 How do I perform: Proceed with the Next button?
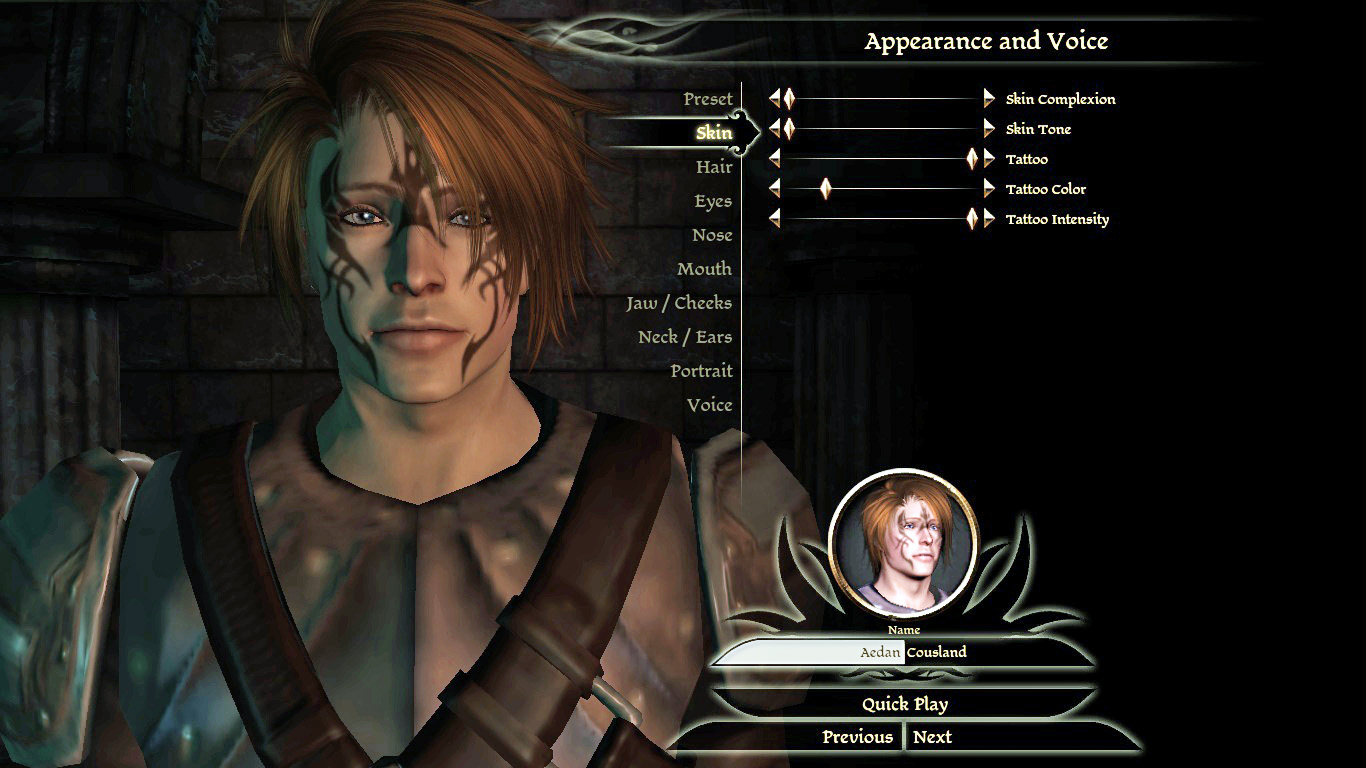coord(932,737)
